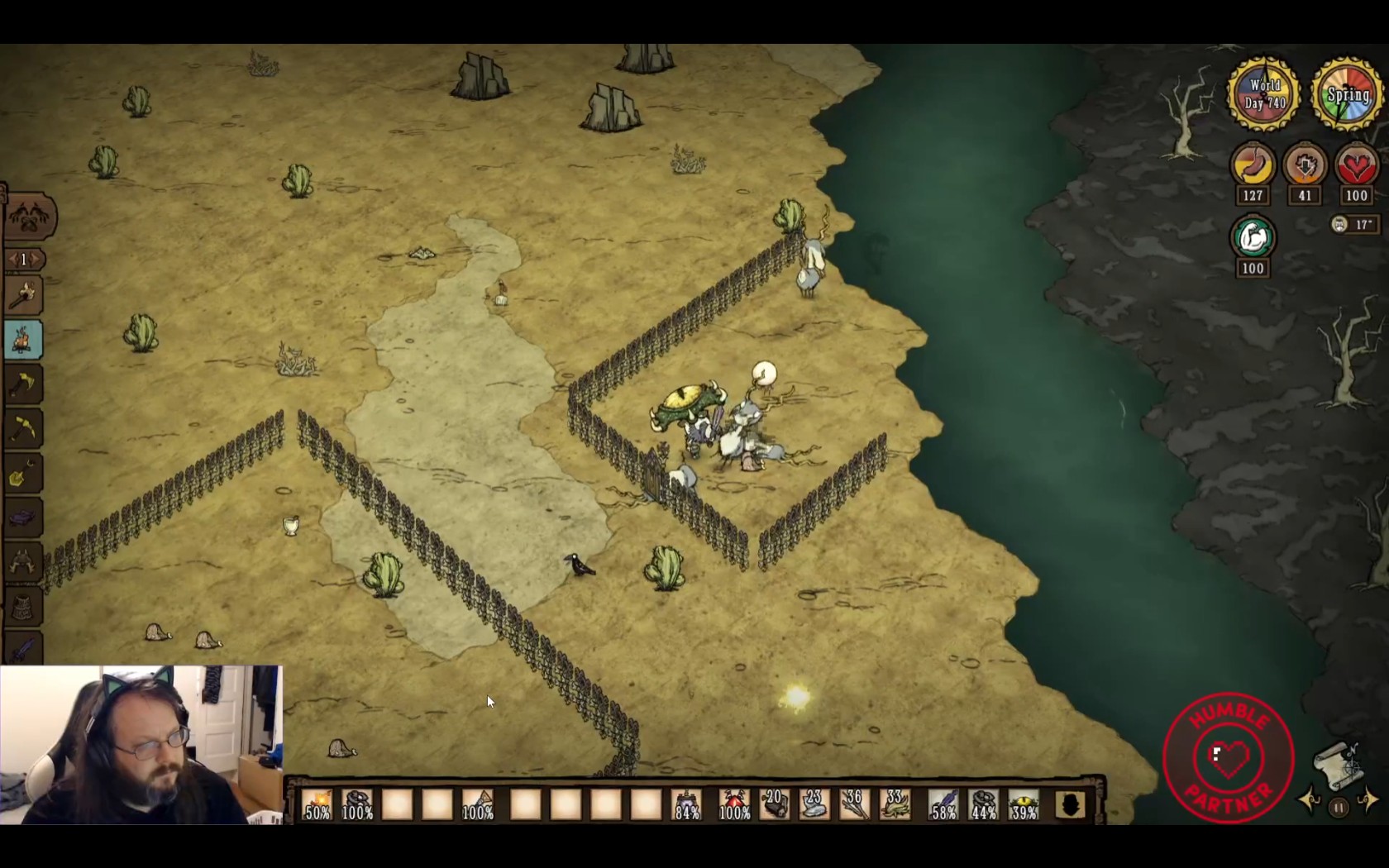Click the Humble Partner badge overlay
1389x868 pixels.
coord(1229,757)
